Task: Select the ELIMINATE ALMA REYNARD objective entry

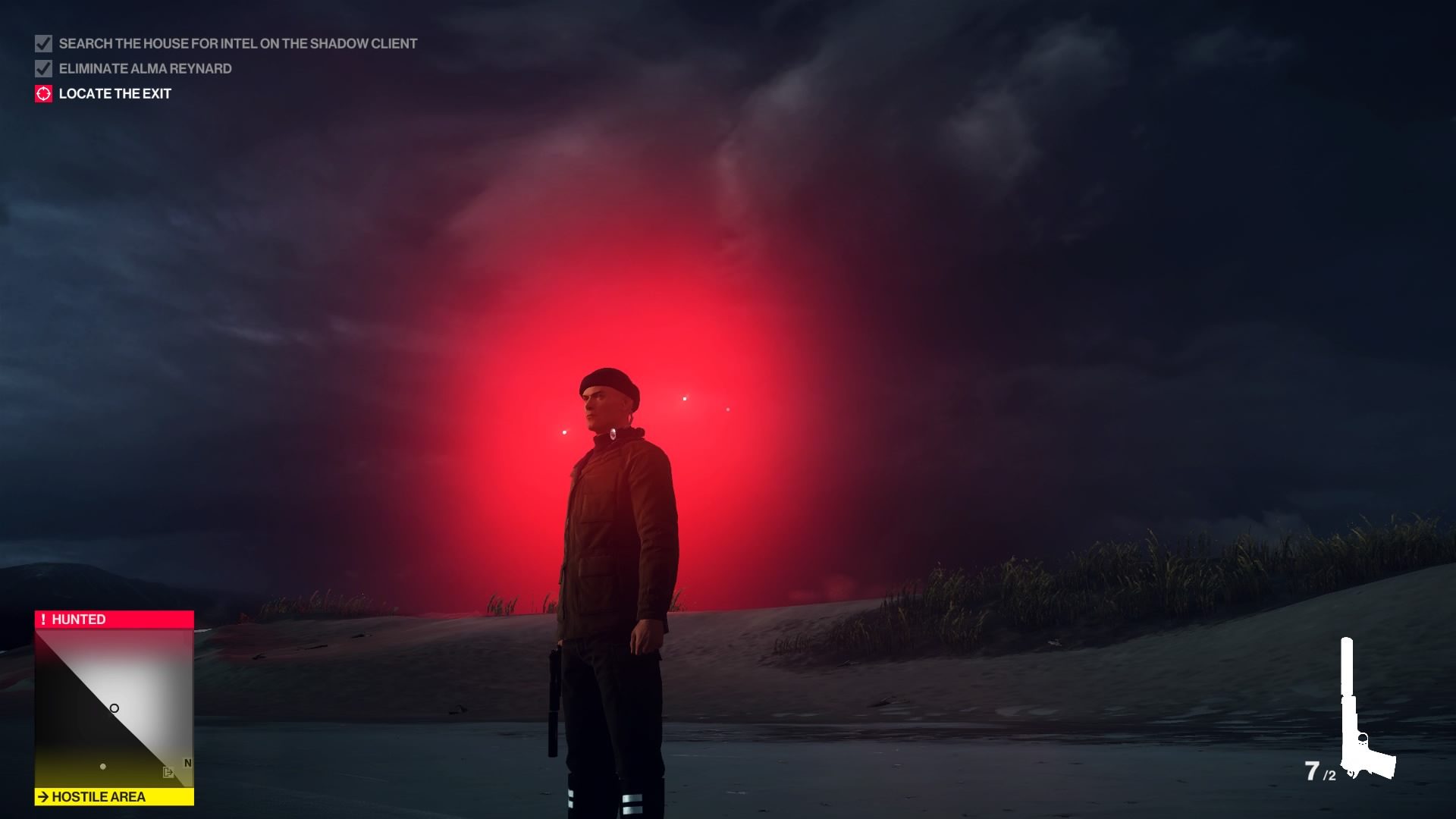Action: (146, 68)
